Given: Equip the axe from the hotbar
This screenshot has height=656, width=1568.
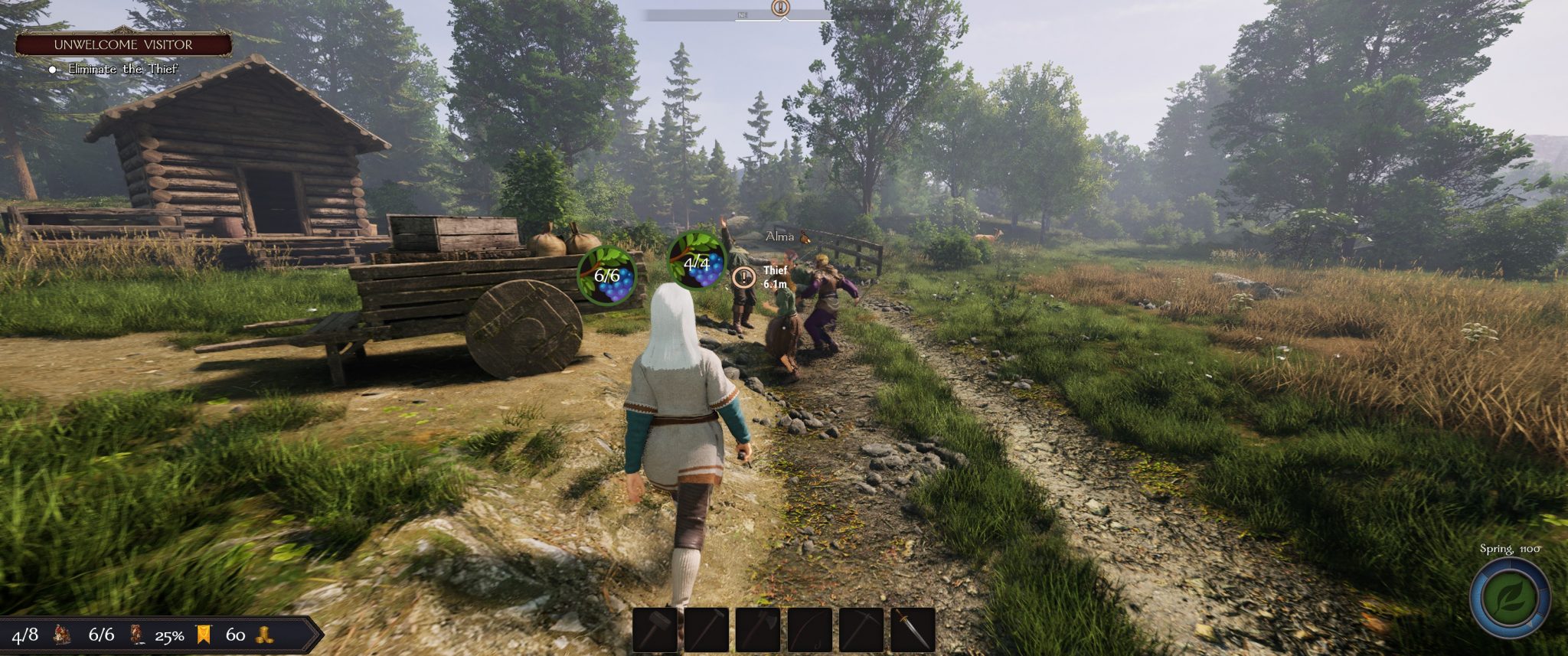Looking at the screenshot, I should pyautogui.click(x=758, y=629).
